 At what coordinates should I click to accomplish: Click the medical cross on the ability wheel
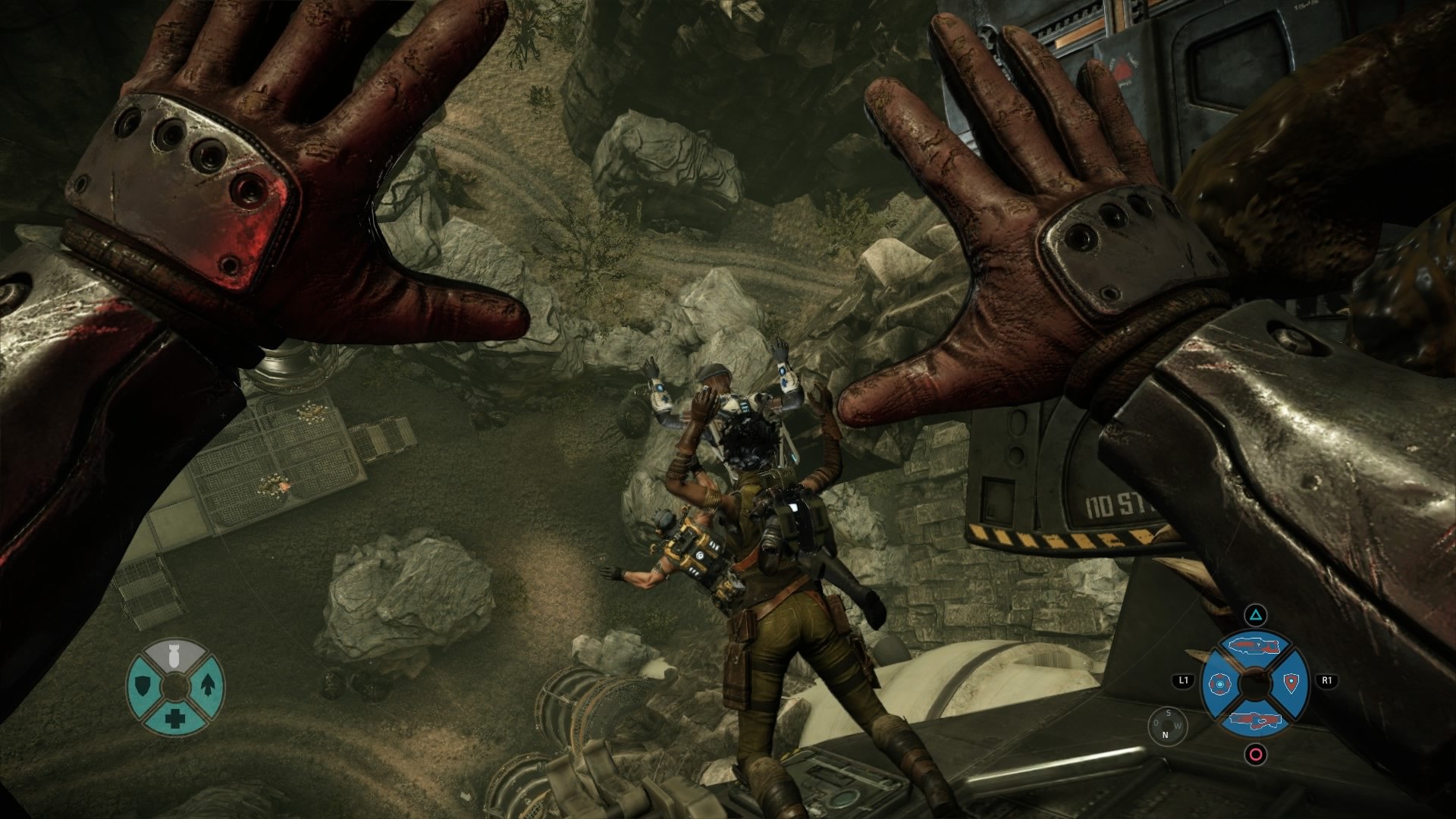174,719
